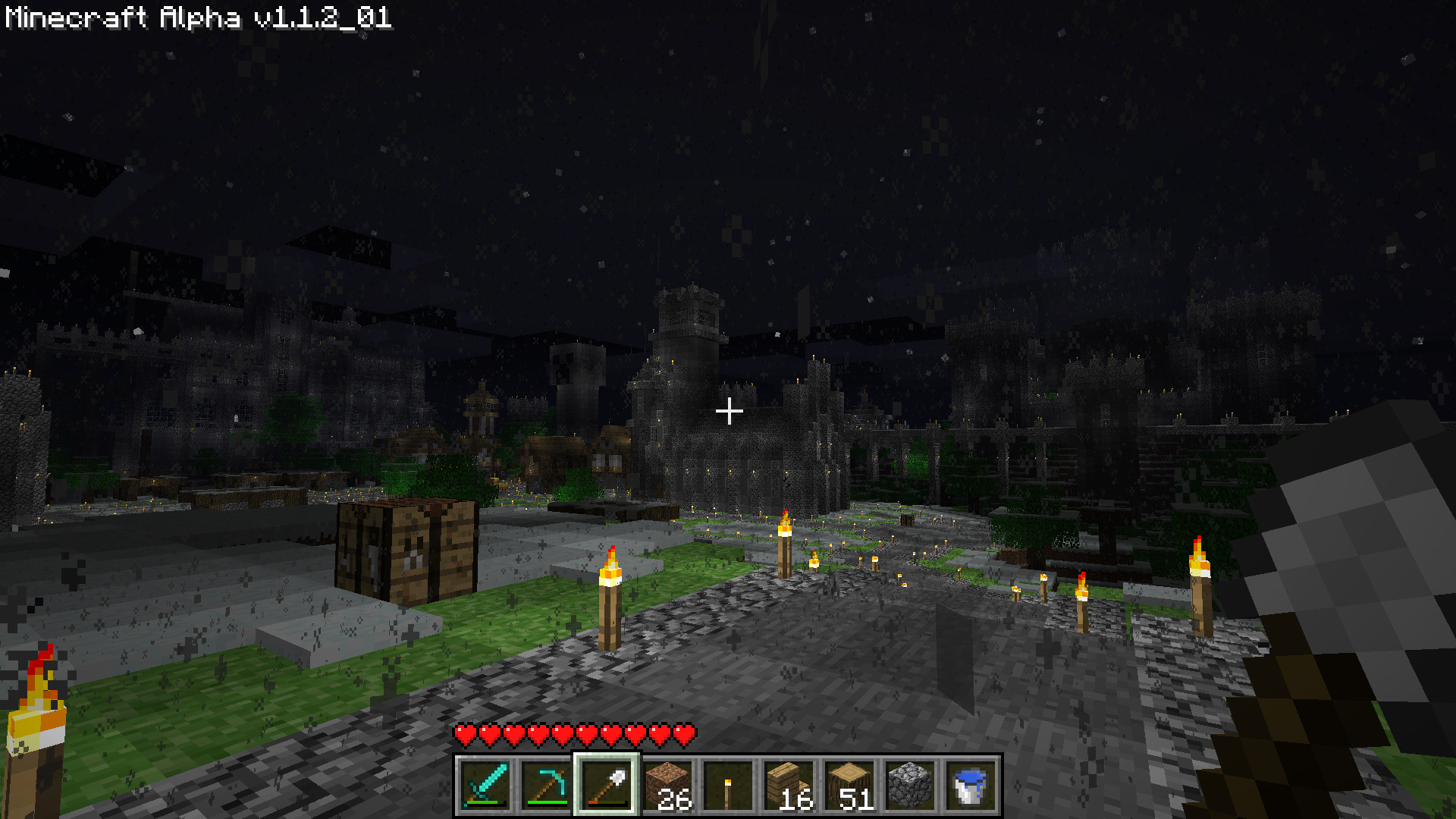Select the wooden stairs stack
This screenshot has width=1456, height=819.
789,785
